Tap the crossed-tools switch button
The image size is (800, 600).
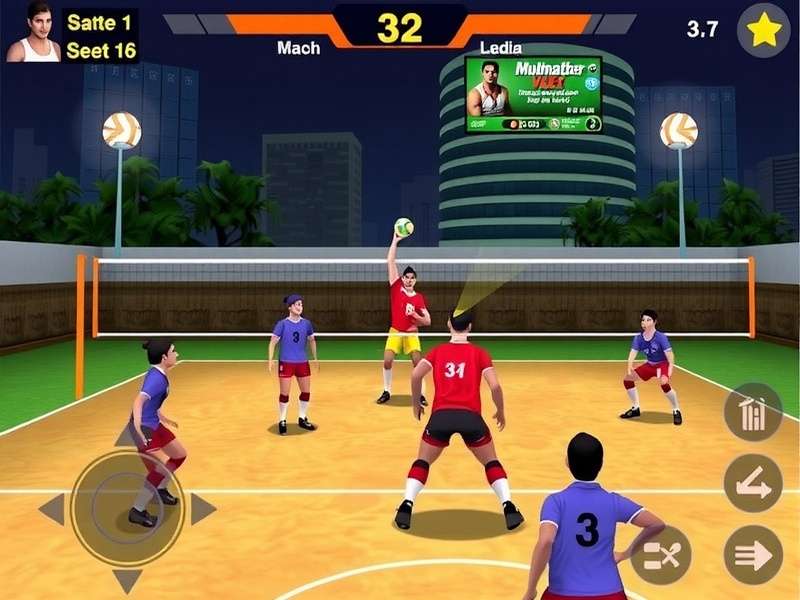point(661,555)
